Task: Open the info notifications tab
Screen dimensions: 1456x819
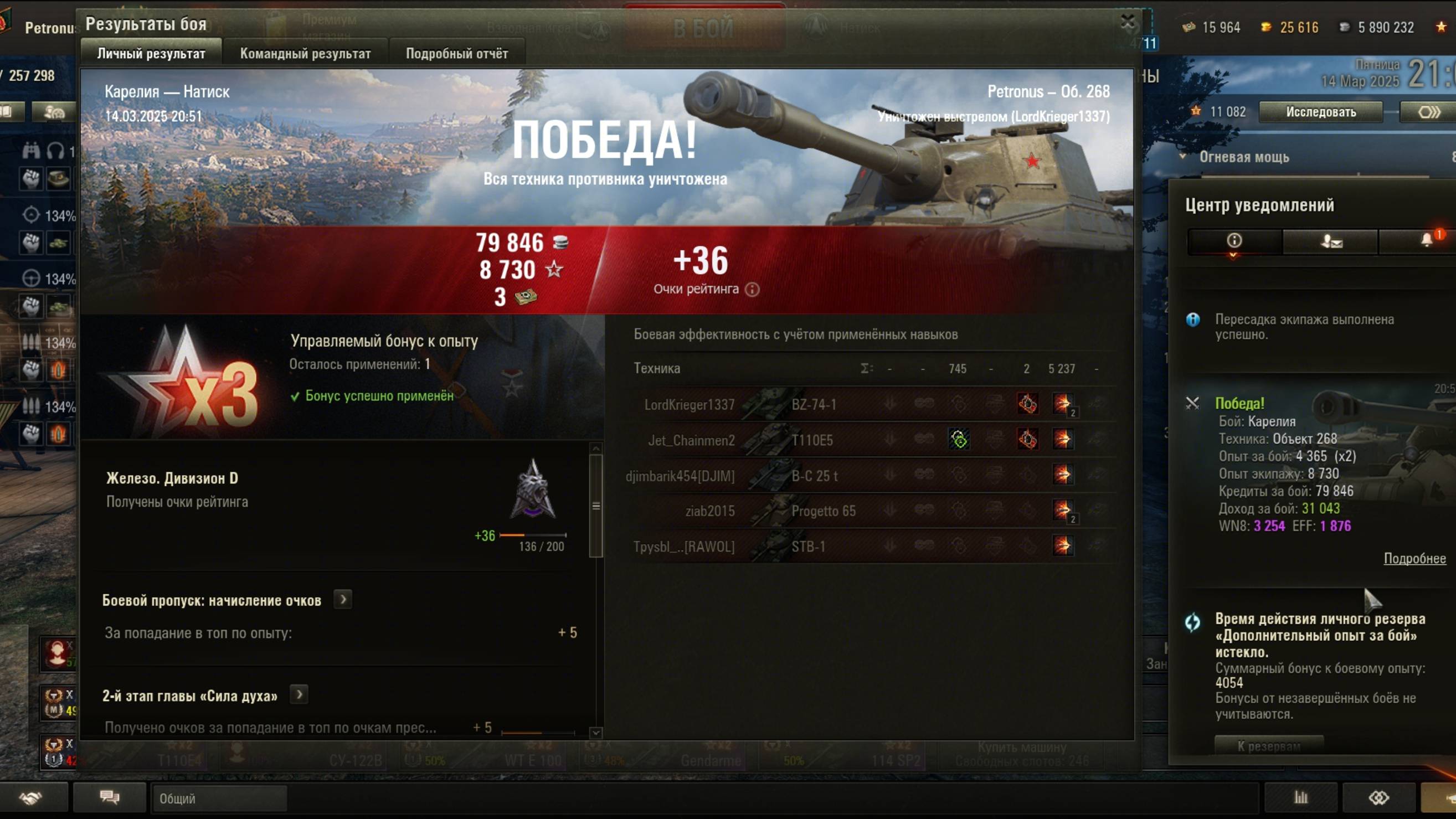Action: (x=1234, y=241)
